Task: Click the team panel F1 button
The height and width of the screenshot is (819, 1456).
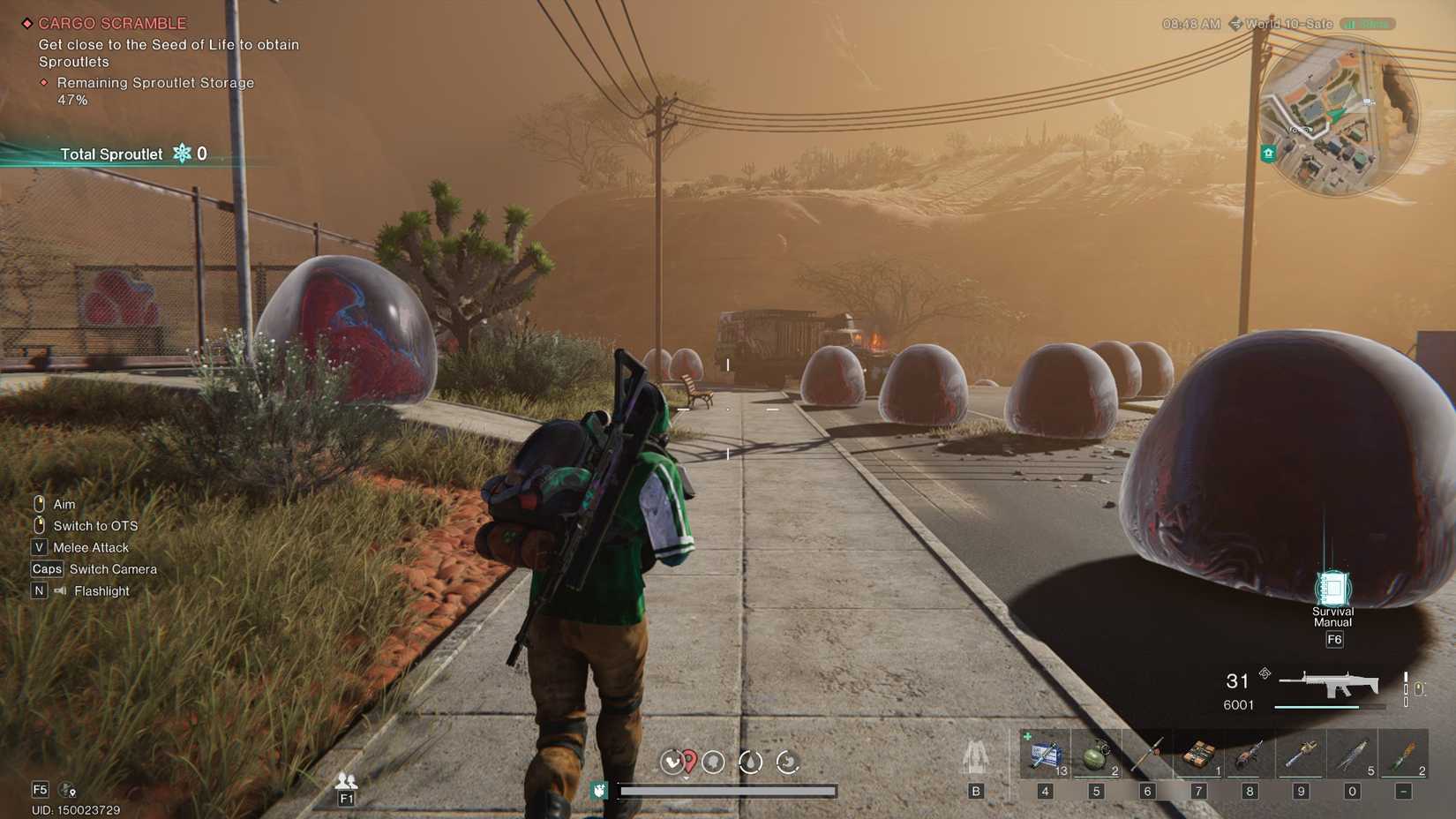Action: point(346,797)
